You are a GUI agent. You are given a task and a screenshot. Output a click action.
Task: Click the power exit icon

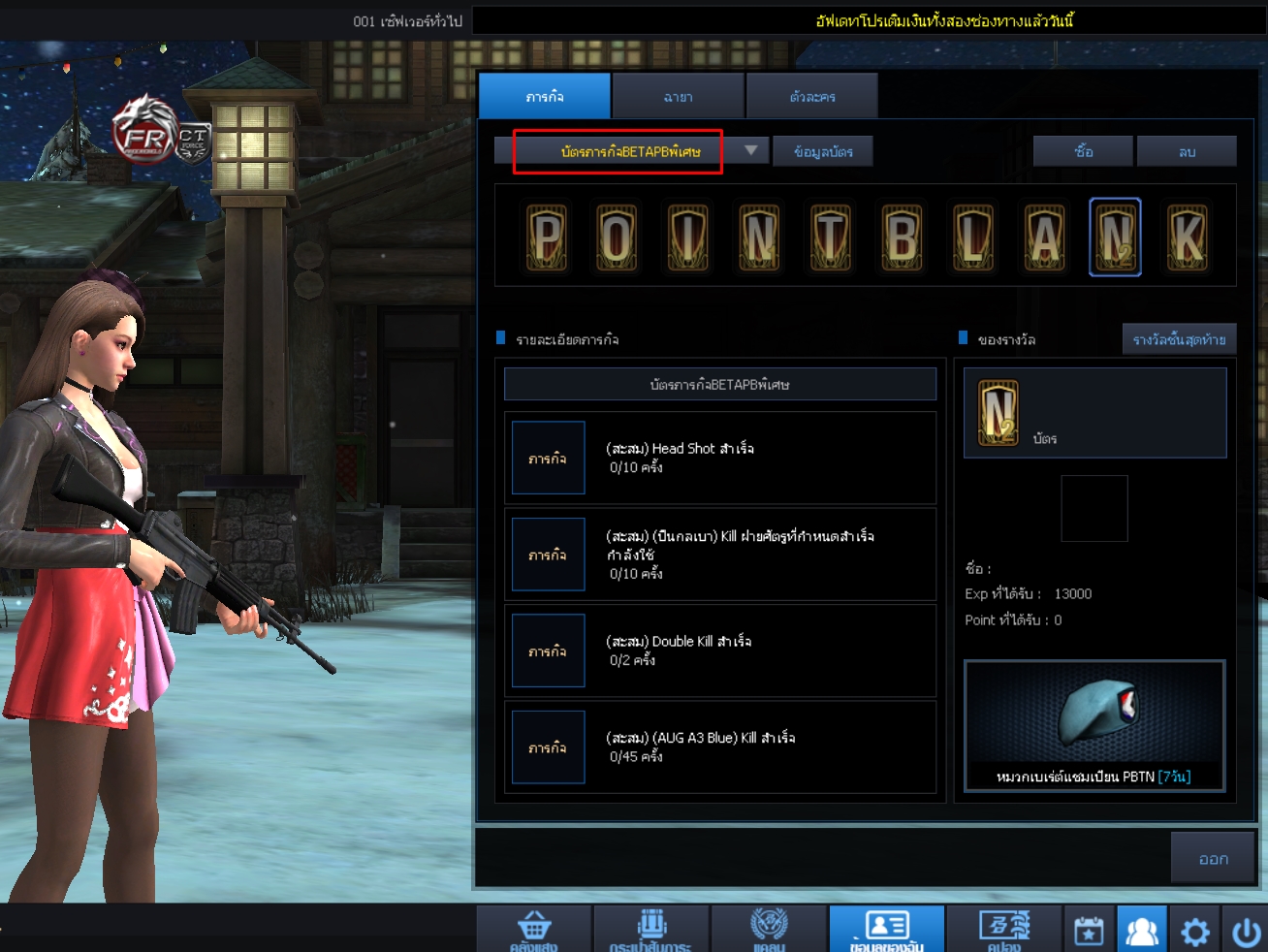pyautogui.click(x=1249, y=929)
